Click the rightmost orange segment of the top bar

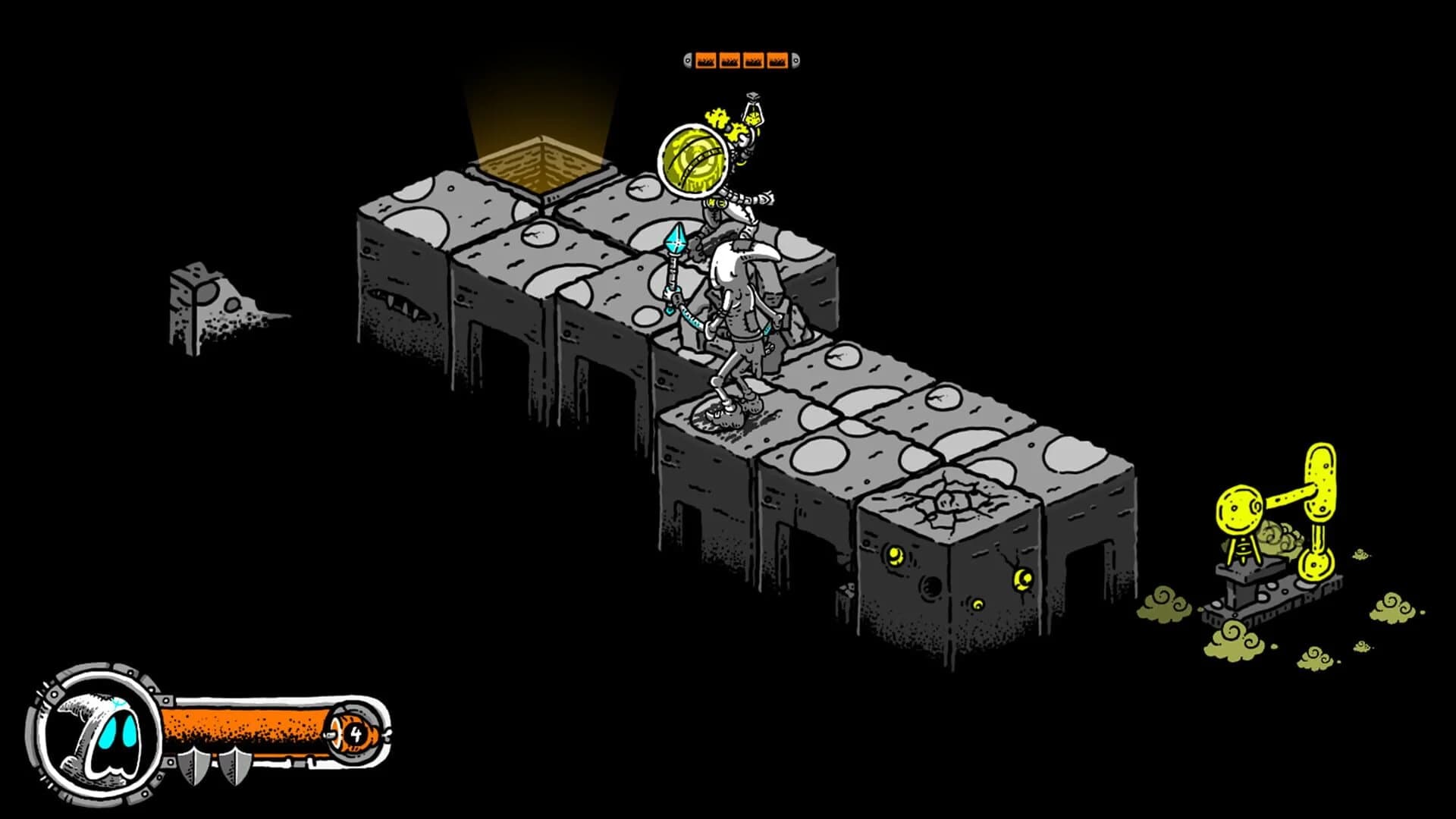(777, 59)
